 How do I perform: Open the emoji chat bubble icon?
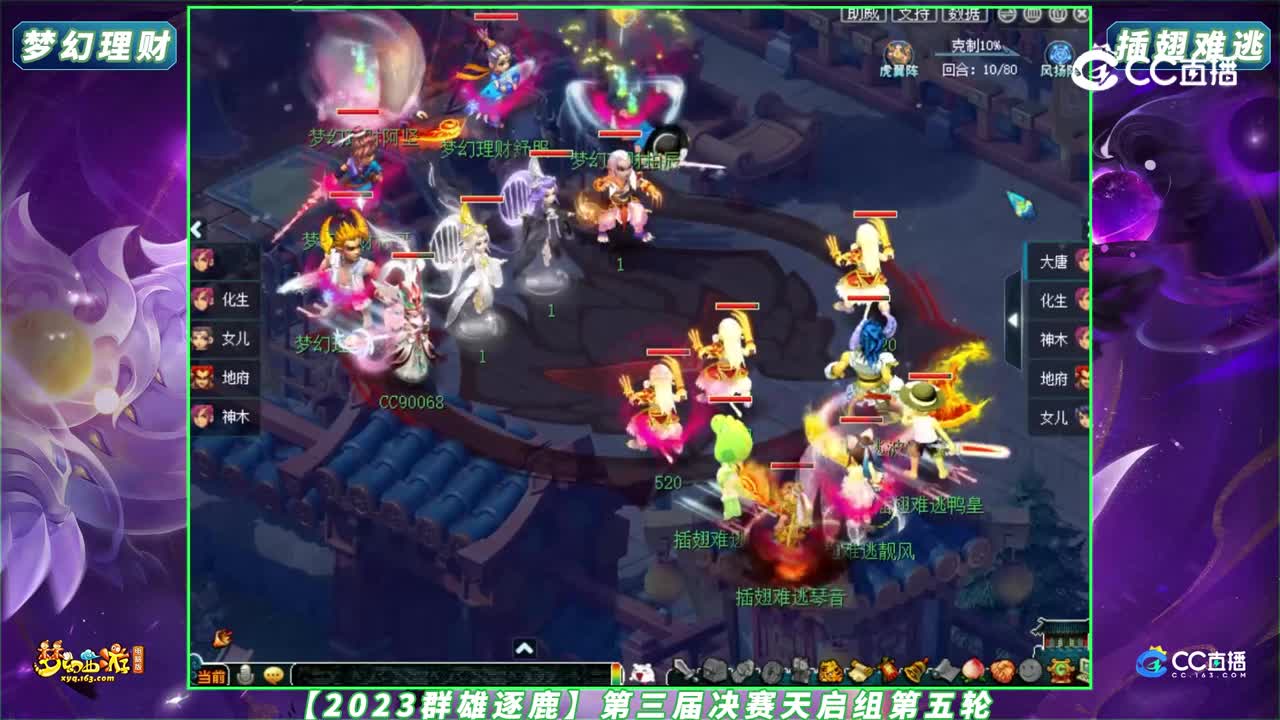click(273, 672)
